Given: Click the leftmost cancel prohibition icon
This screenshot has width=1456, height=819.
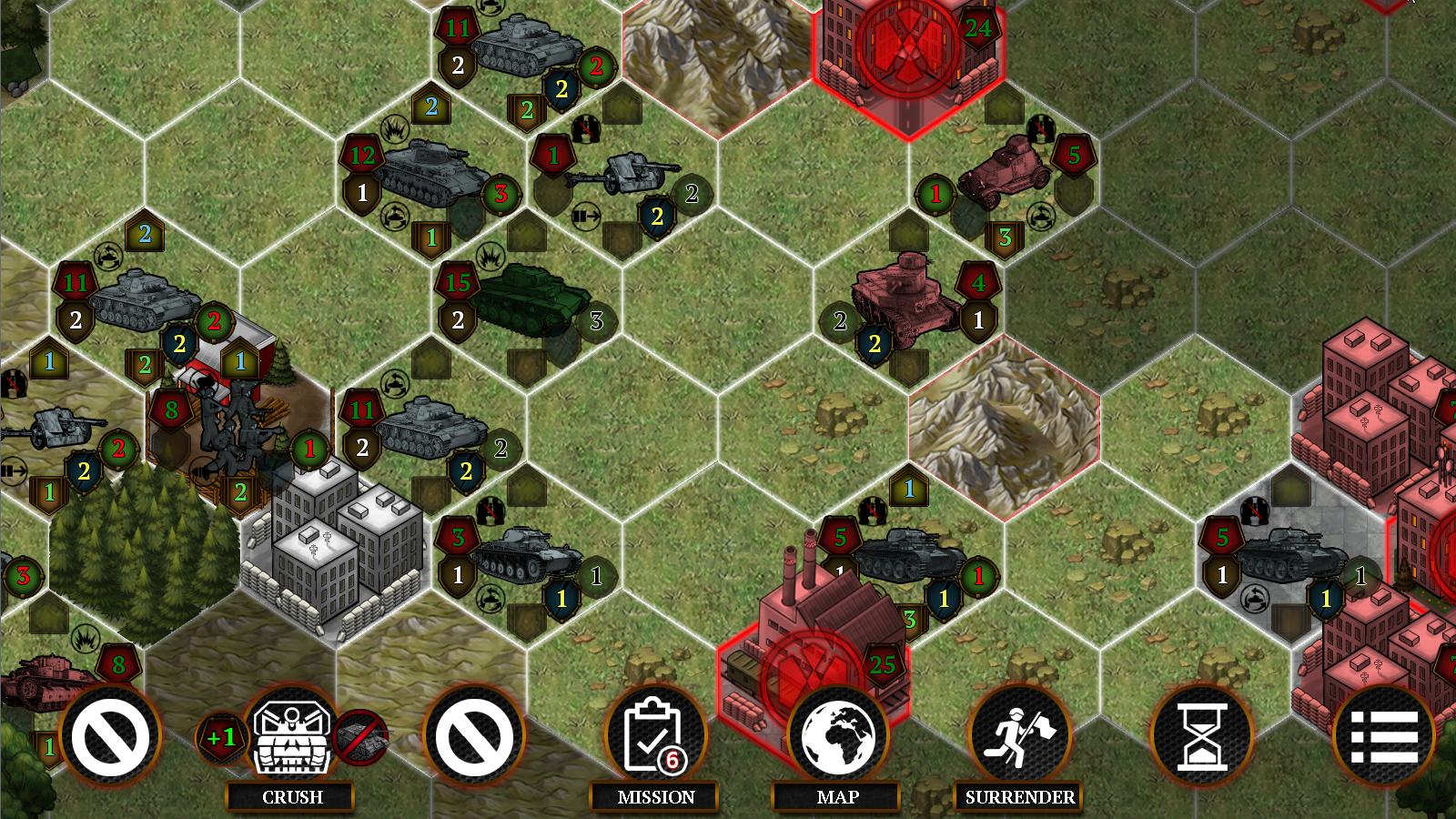Looking at the screenshot, I should coord(111,737).
